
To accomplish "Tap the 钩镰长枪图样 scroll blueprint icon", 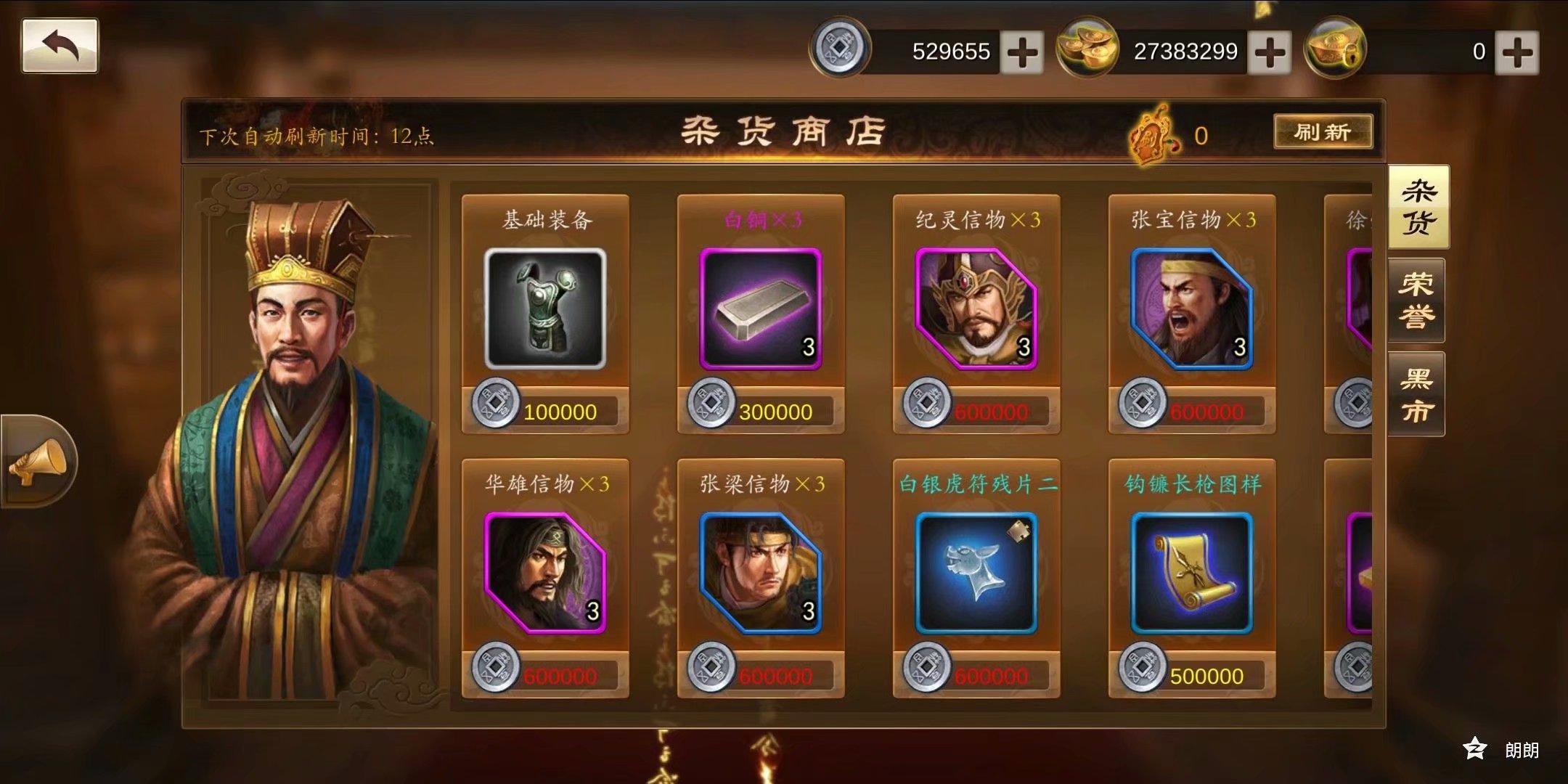I will (1191, 573).
